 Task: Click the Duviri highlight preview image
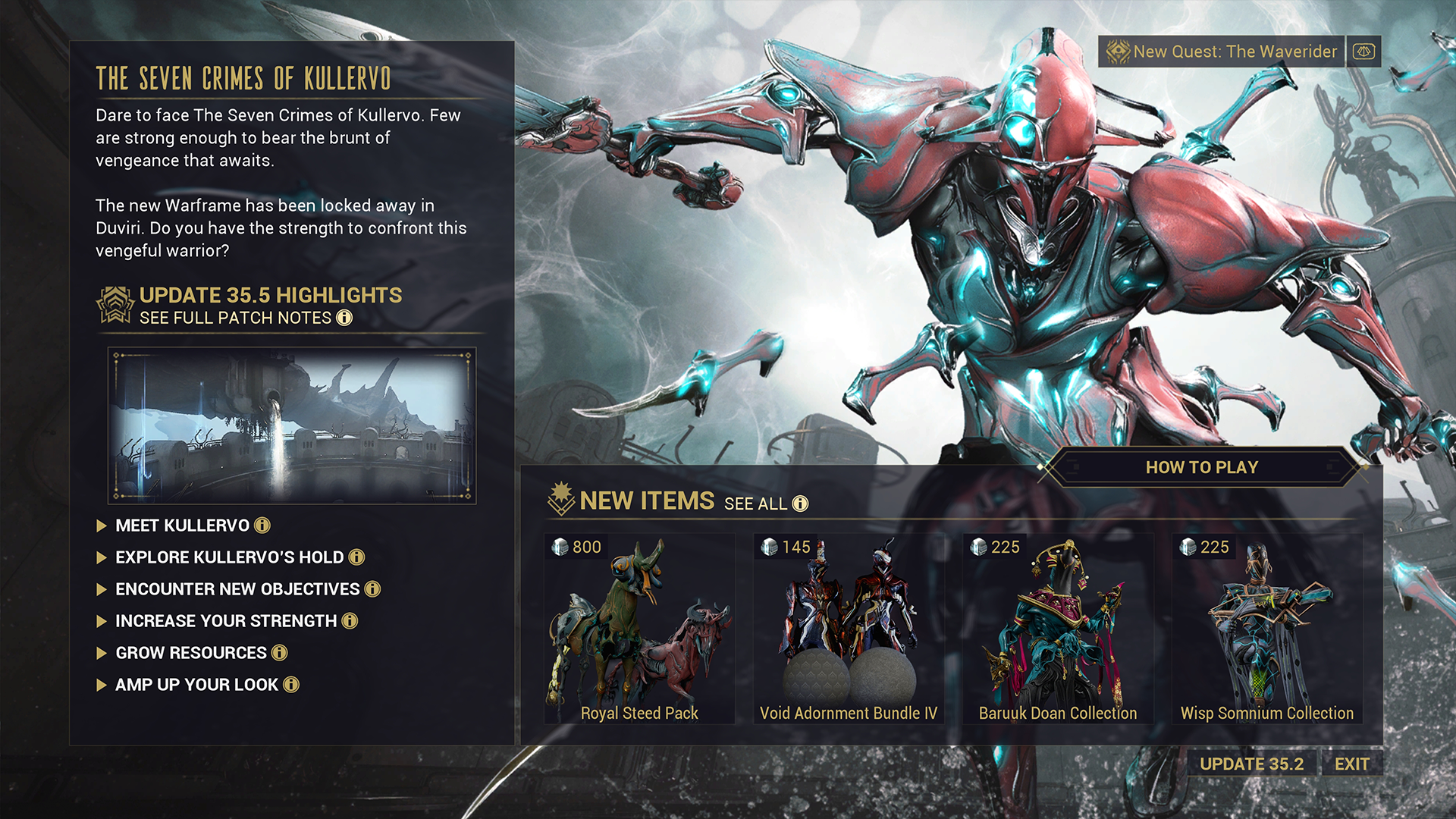(292, 425)
